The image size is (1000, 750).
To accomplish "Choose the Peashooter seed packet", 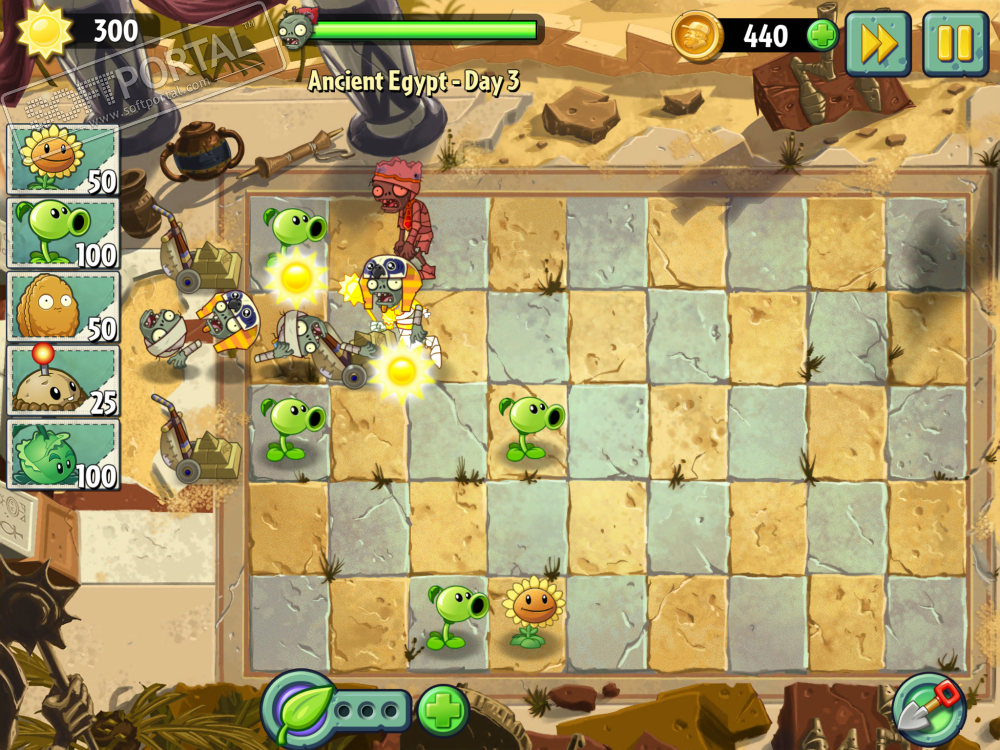I will [x=63, y=233].
